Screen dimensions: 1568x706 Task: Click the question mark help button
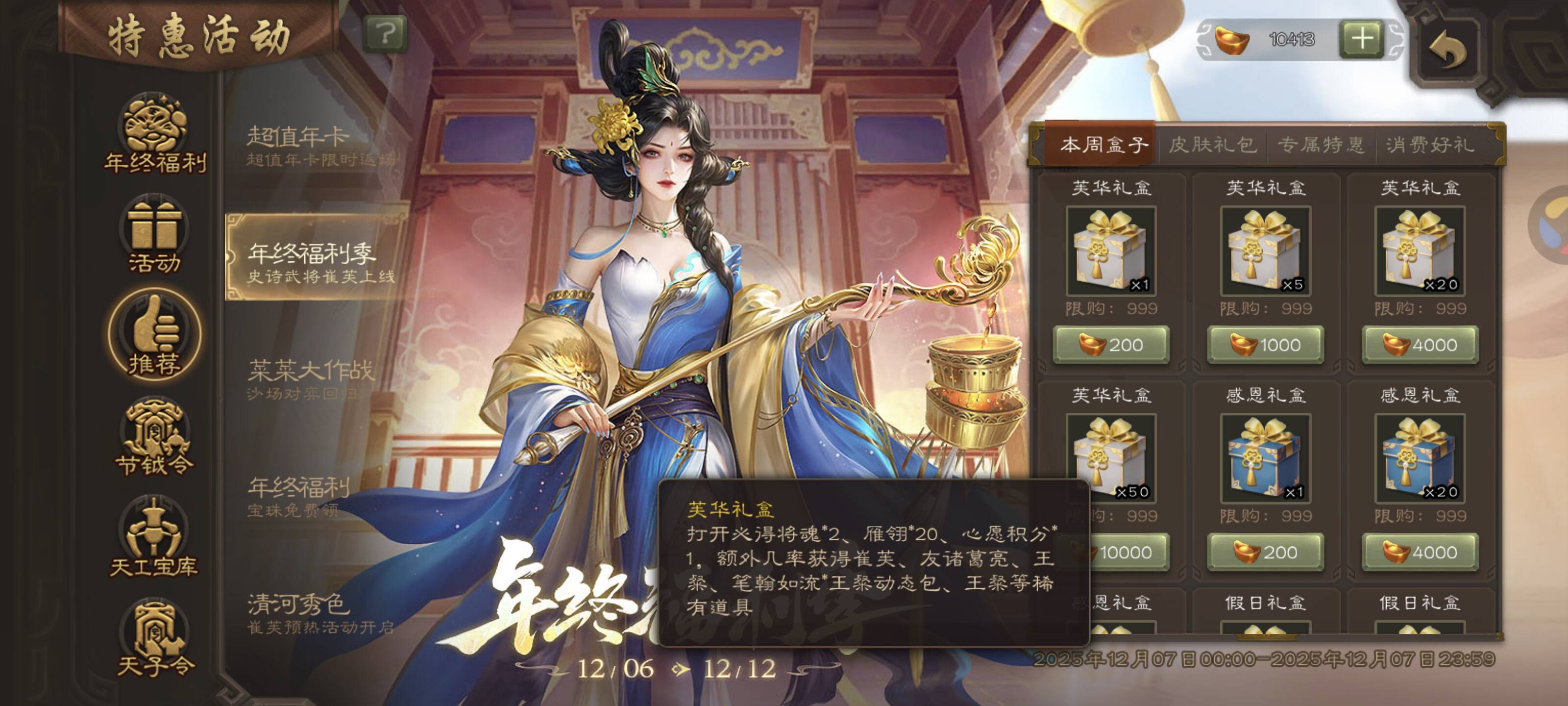(385, 34)
